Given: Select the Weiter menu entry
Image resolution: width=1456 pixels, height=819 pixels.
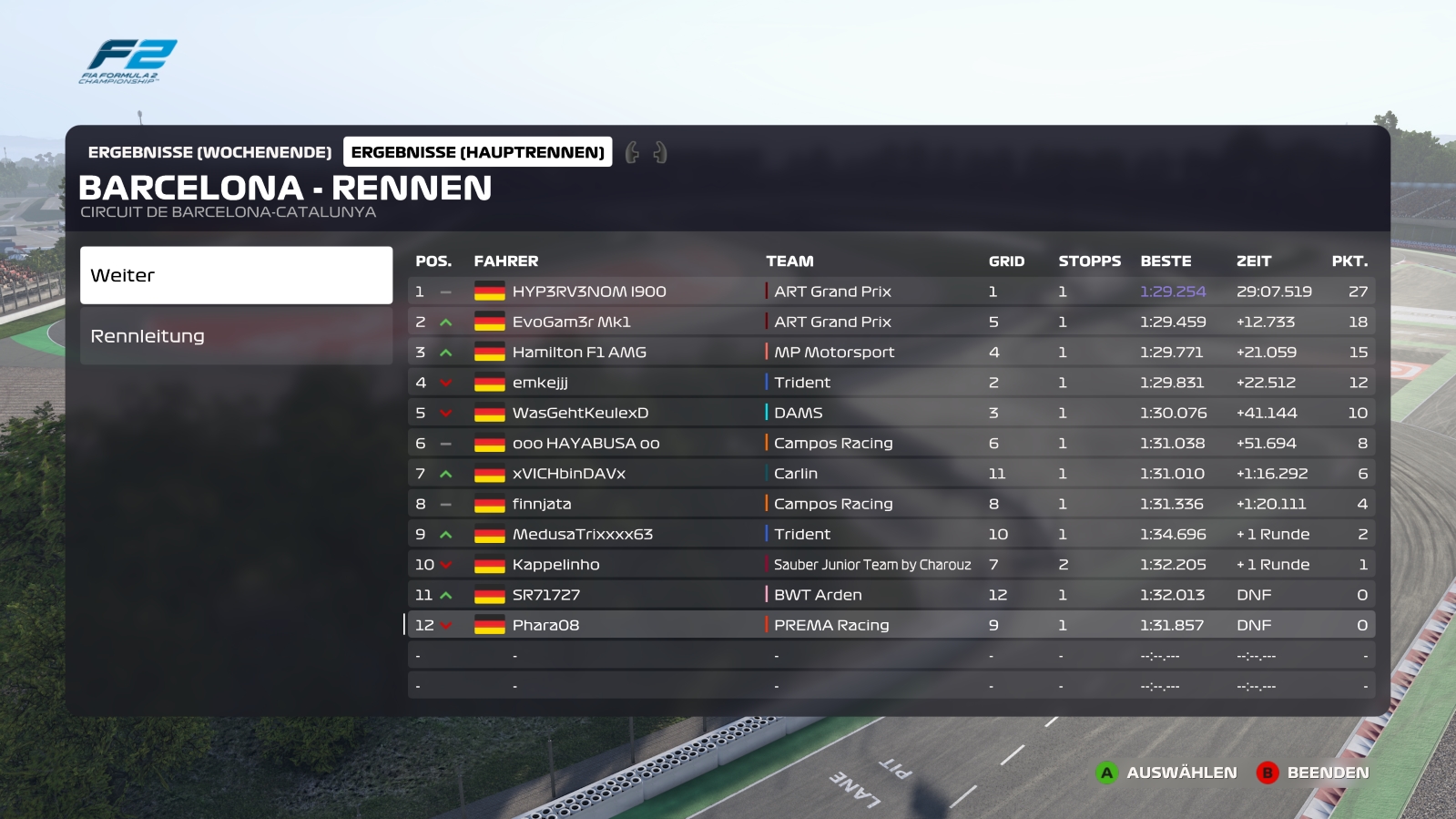Looking at the screenshot, I should coord(236,275).
